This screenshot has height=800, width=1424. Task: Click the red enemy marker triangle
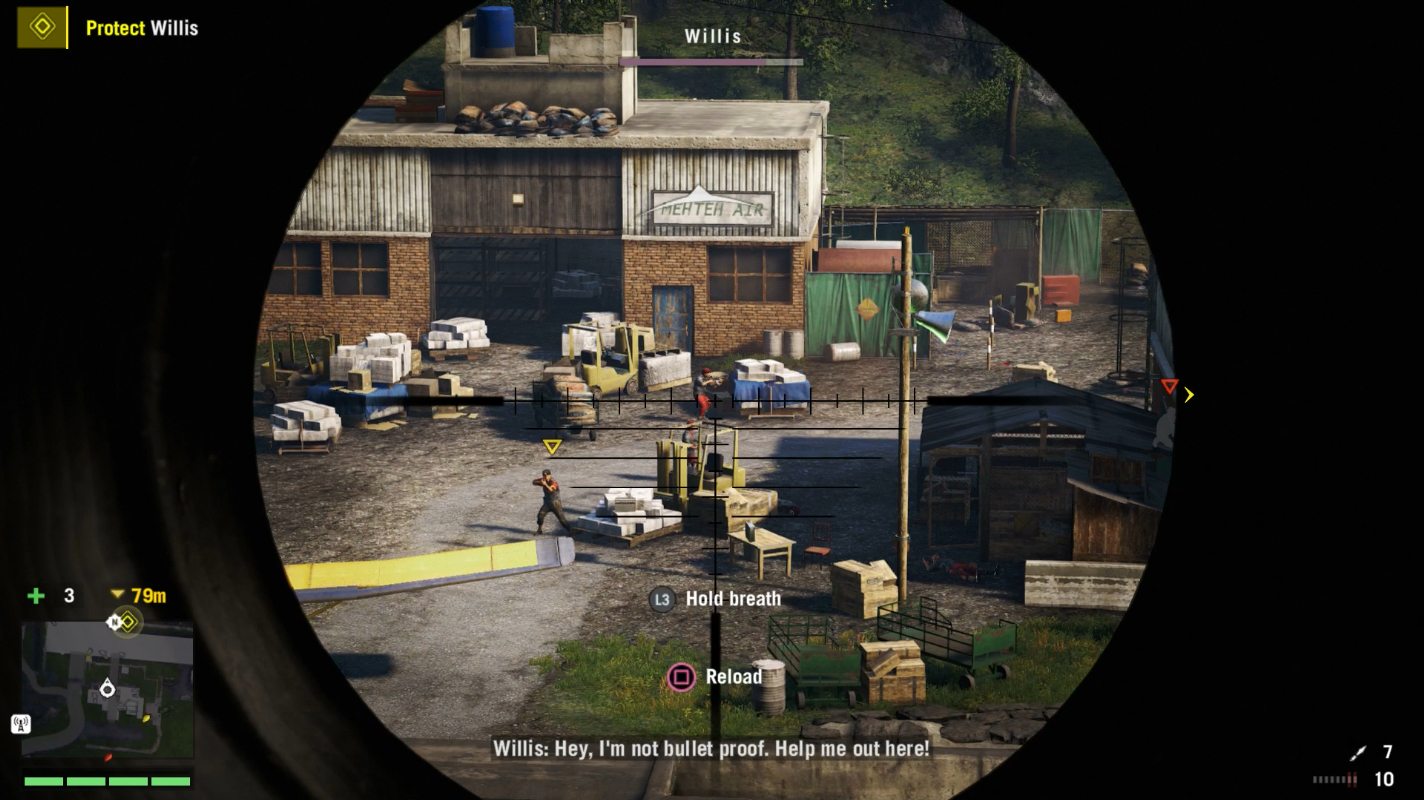[x=1169, y=386]
